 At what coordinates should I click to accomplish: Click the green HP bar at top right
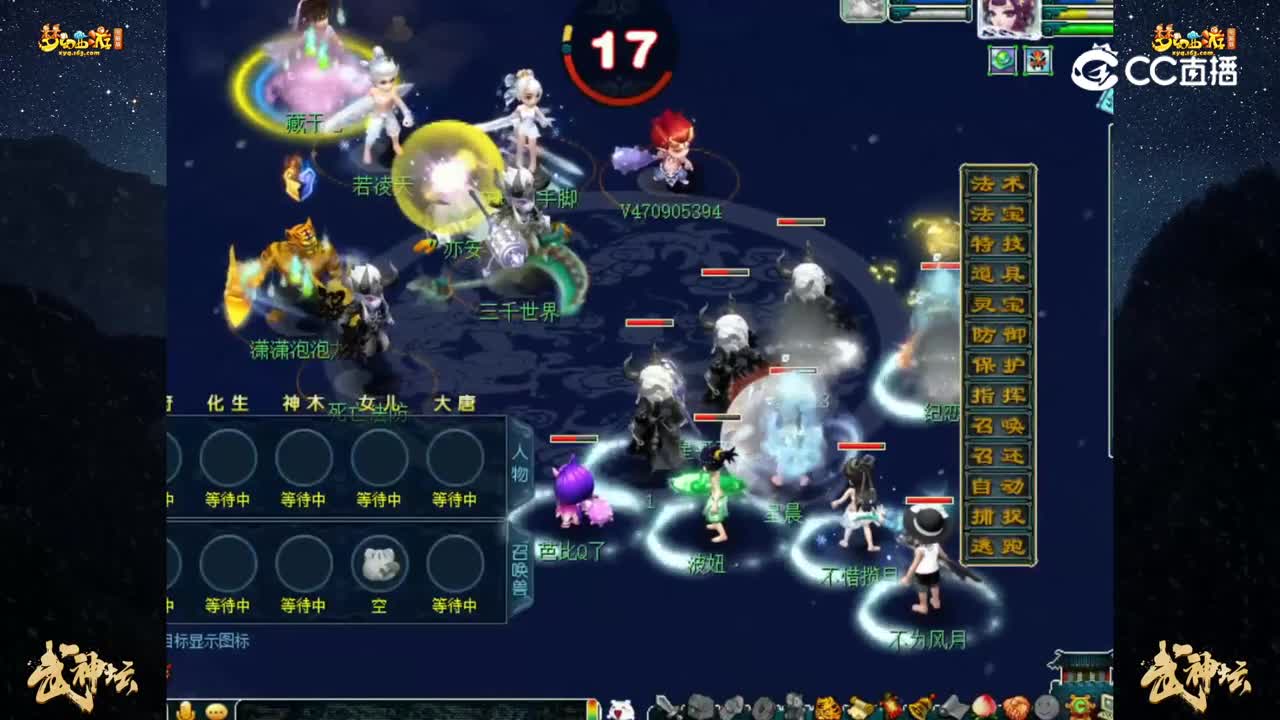tap(1083, 28)
